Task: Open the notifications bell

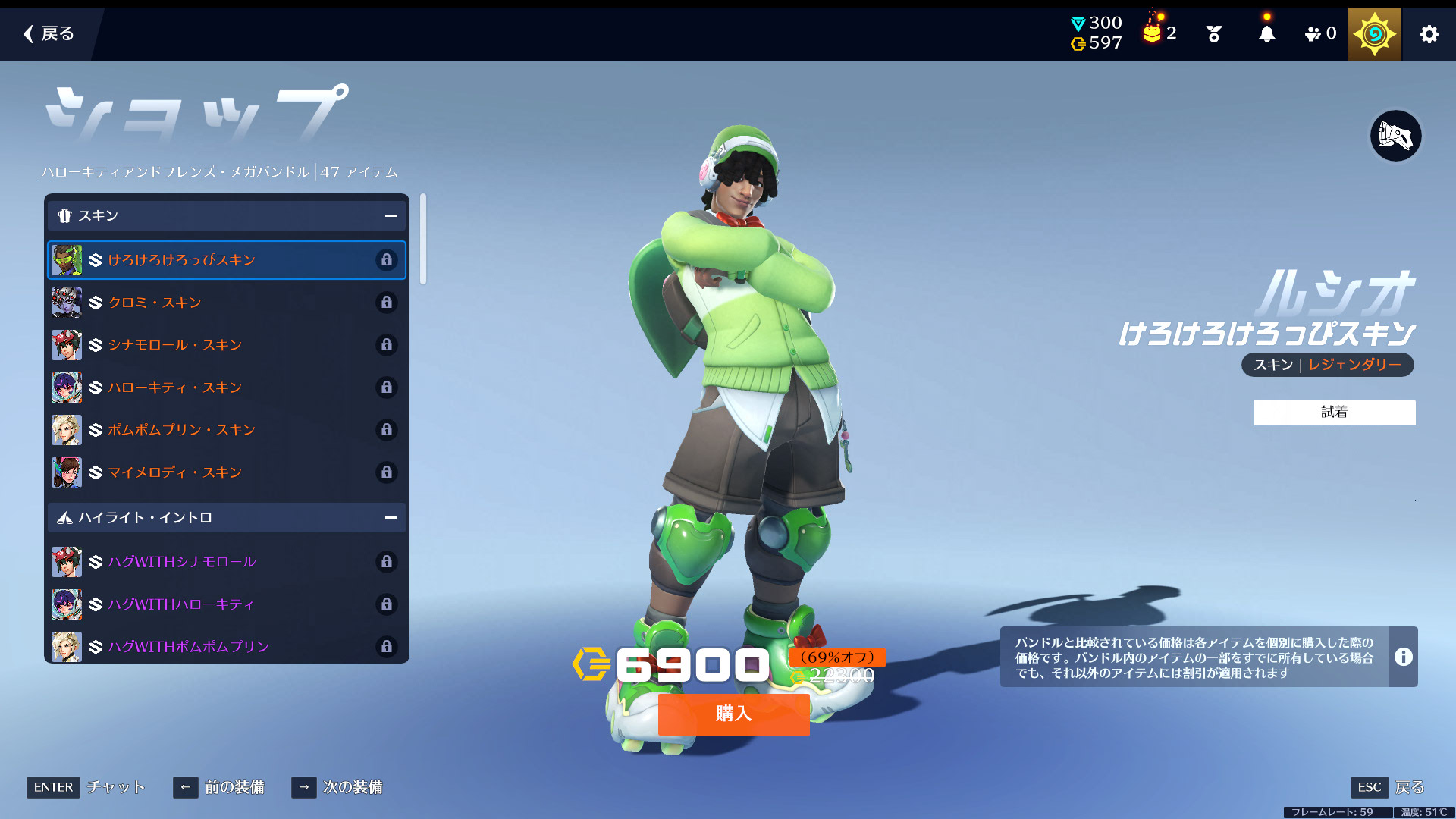Action: (x=1266, y=34)
